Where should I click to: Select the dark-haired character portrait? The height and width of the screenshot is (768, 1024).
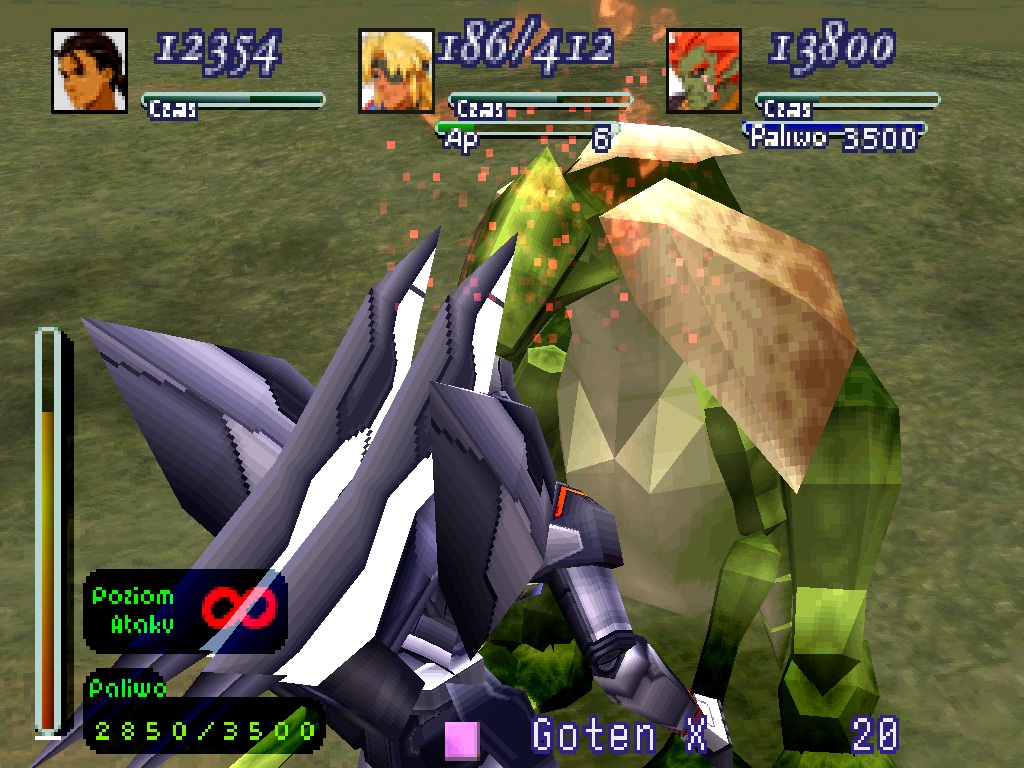89,71
